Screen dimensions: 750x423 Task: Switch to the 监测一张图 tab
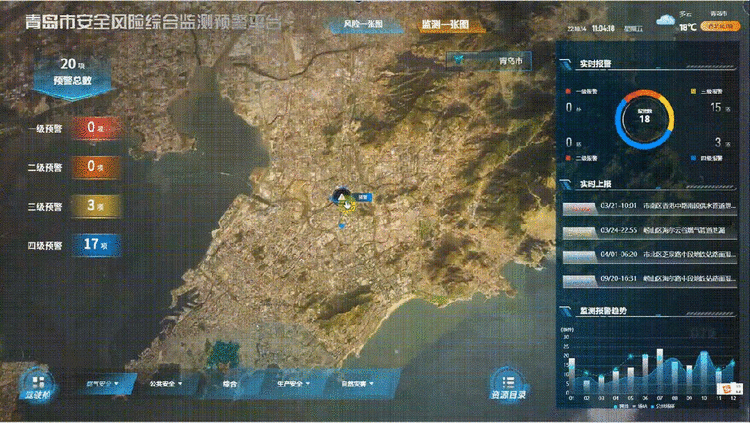(445, 23)
